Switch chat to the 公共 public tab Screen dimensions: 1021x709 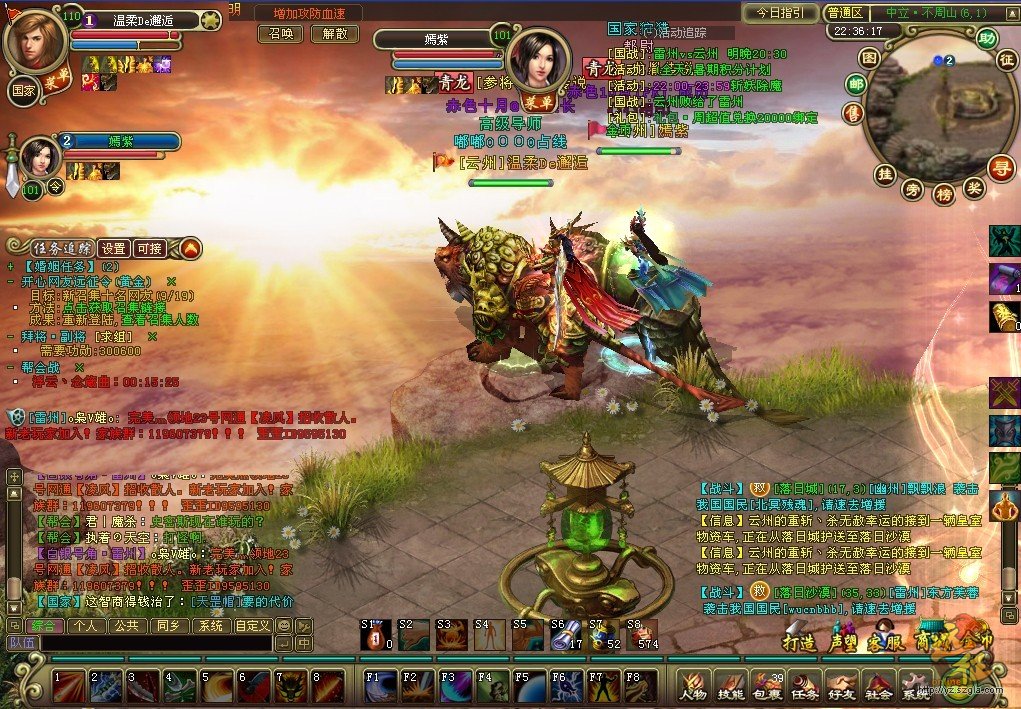point(126,626)
